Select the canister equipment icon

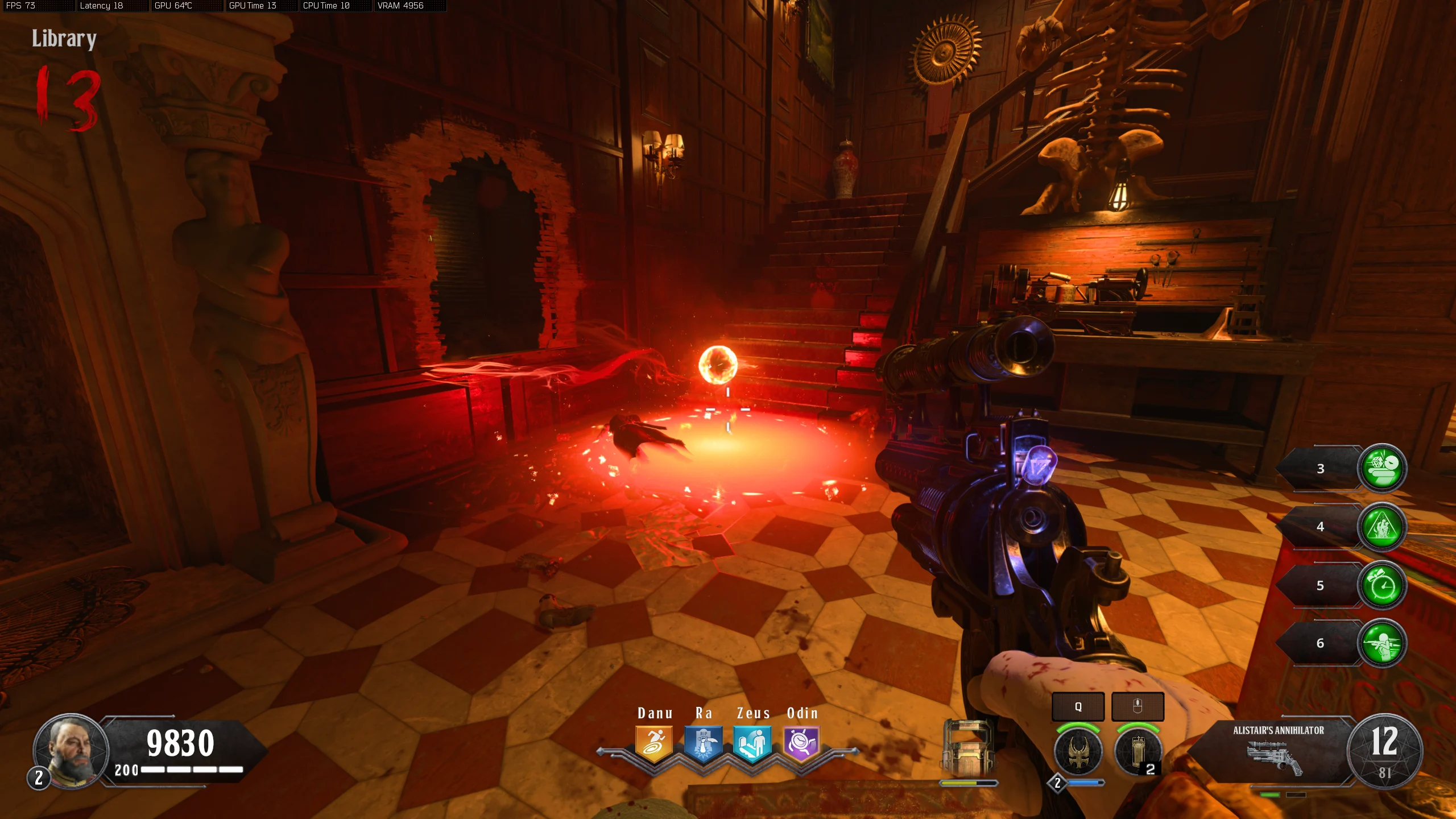1137,751
